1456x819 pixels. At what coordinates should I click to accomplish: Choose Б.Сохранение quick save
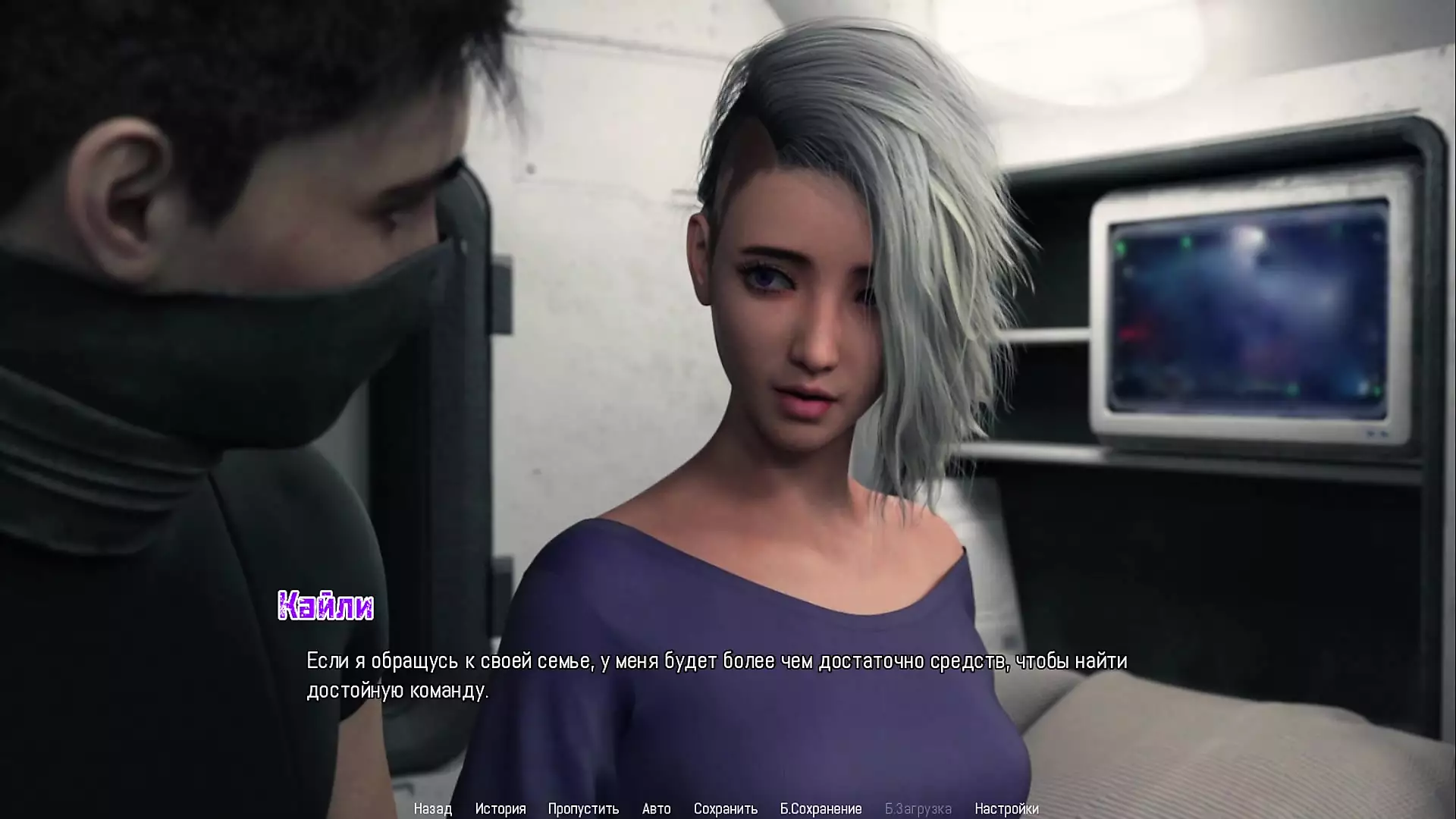click(x=821, y=808)
